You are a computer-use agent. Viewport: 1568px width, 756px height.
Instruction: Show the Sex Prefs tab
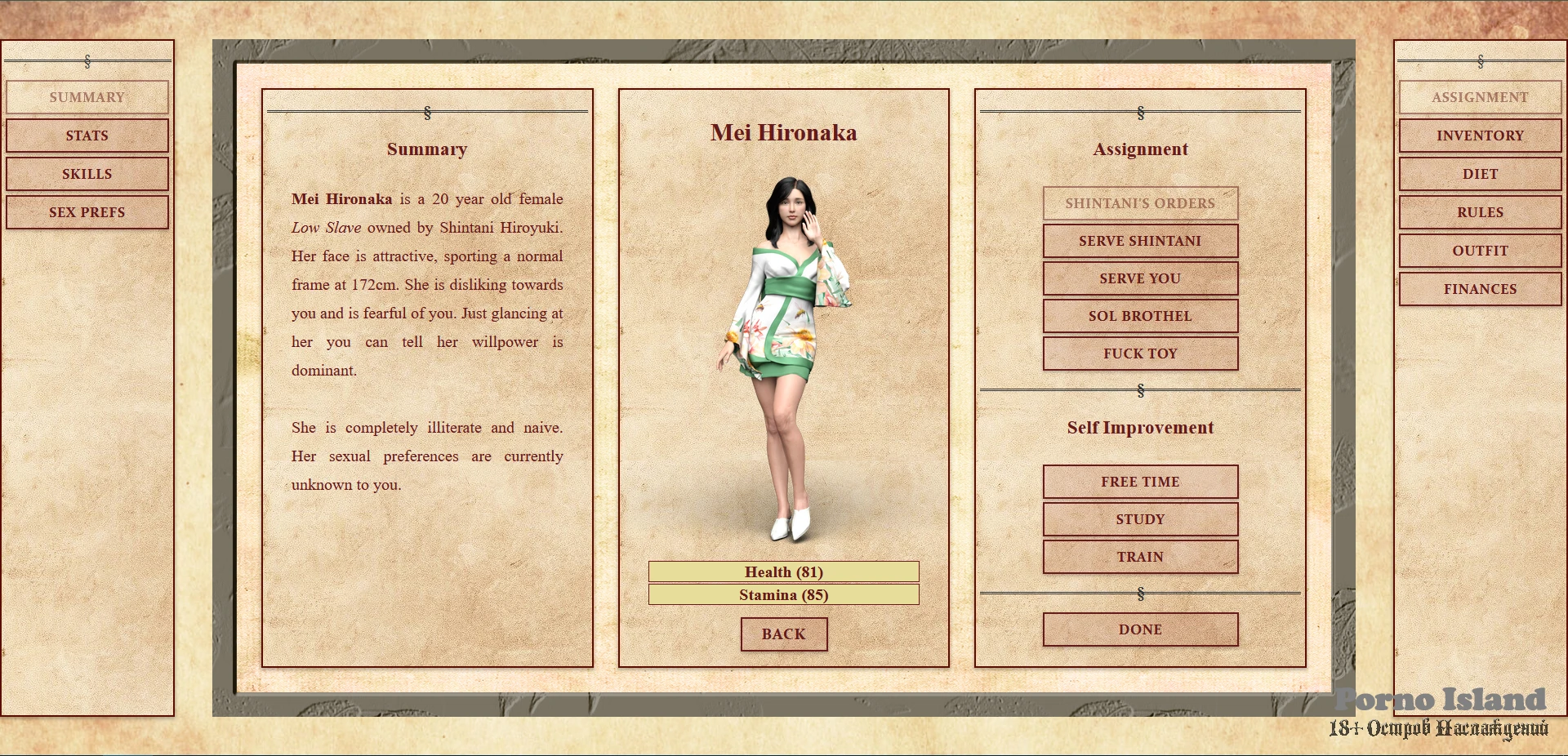87,212
